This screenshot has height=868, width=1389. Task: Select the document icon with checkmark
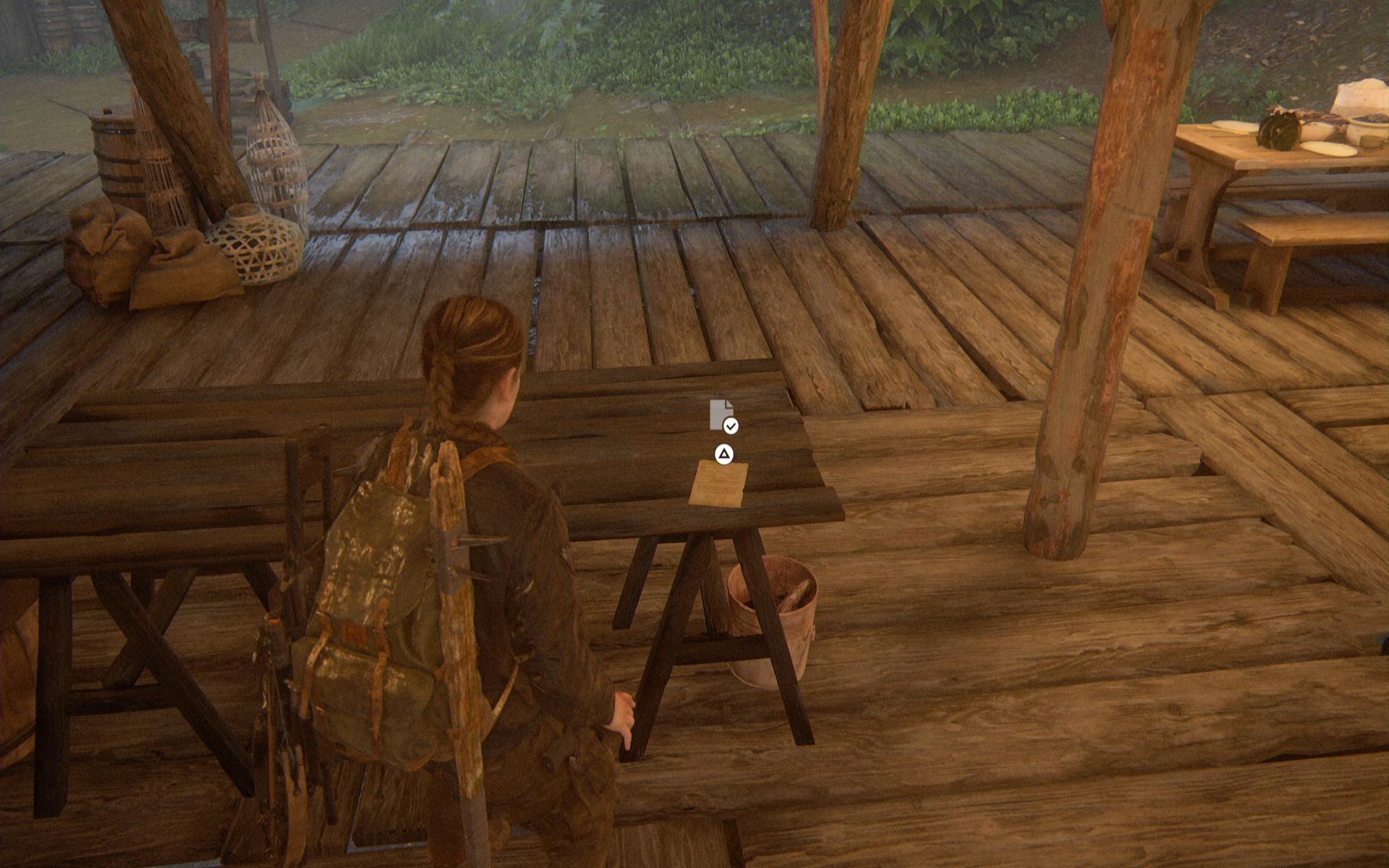pos(722,416)
